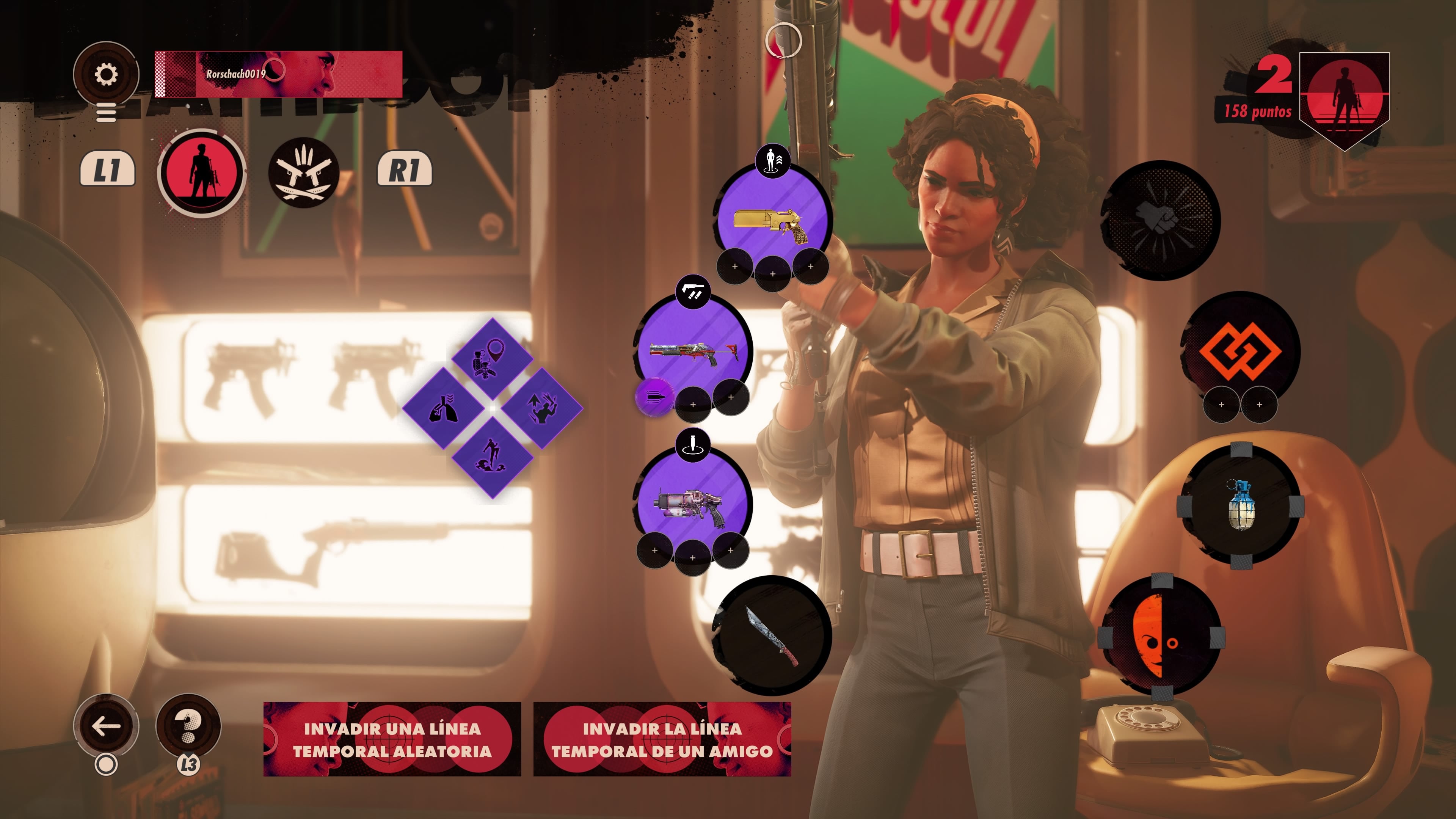Open the orange linked-squares slab slot
Image resolution: width=1456 pixels, height=819 pixels.
[1240, 350]
